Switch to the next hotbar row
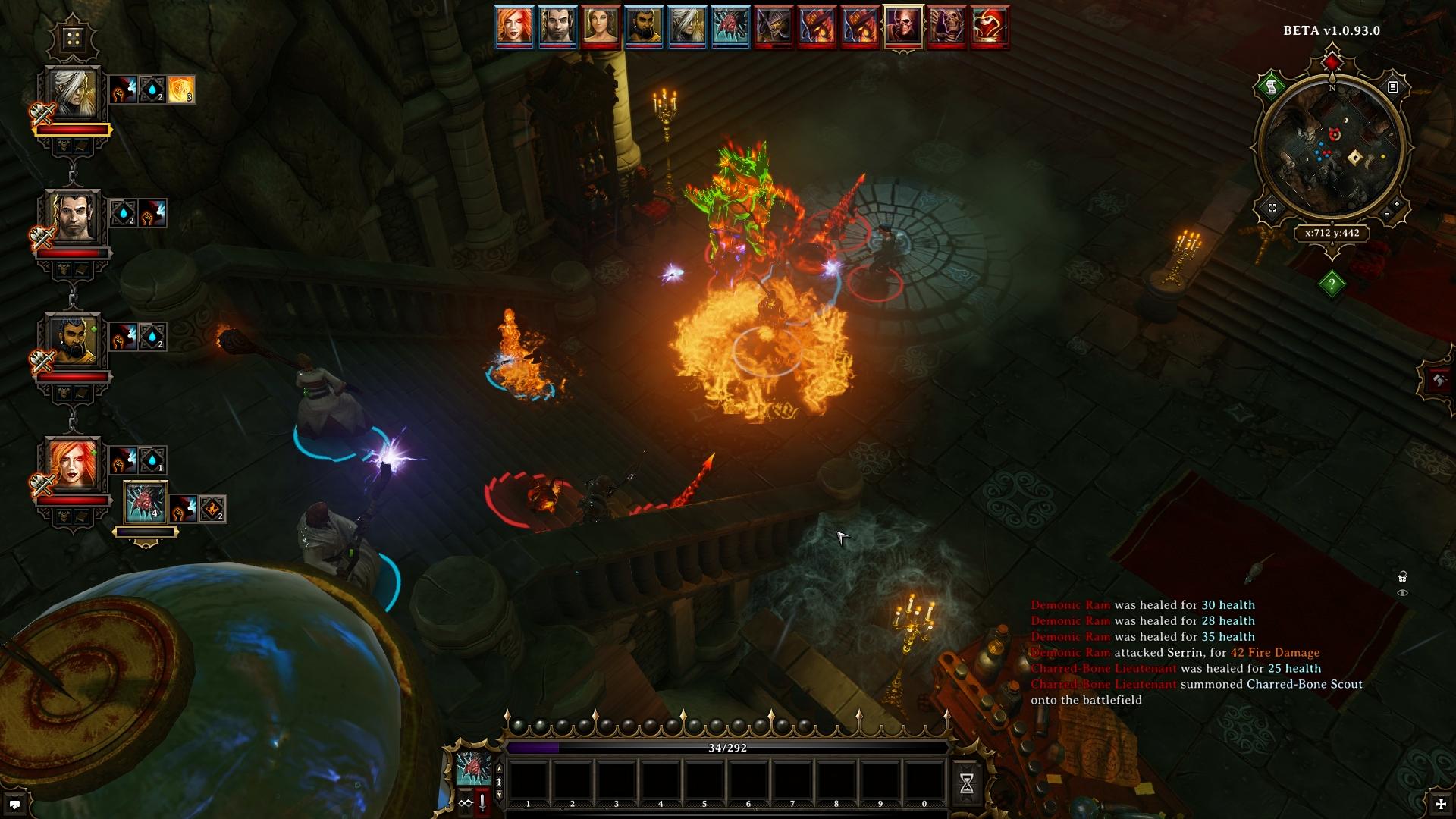Screen dimensions: 1456x819 tap(499, 795)
